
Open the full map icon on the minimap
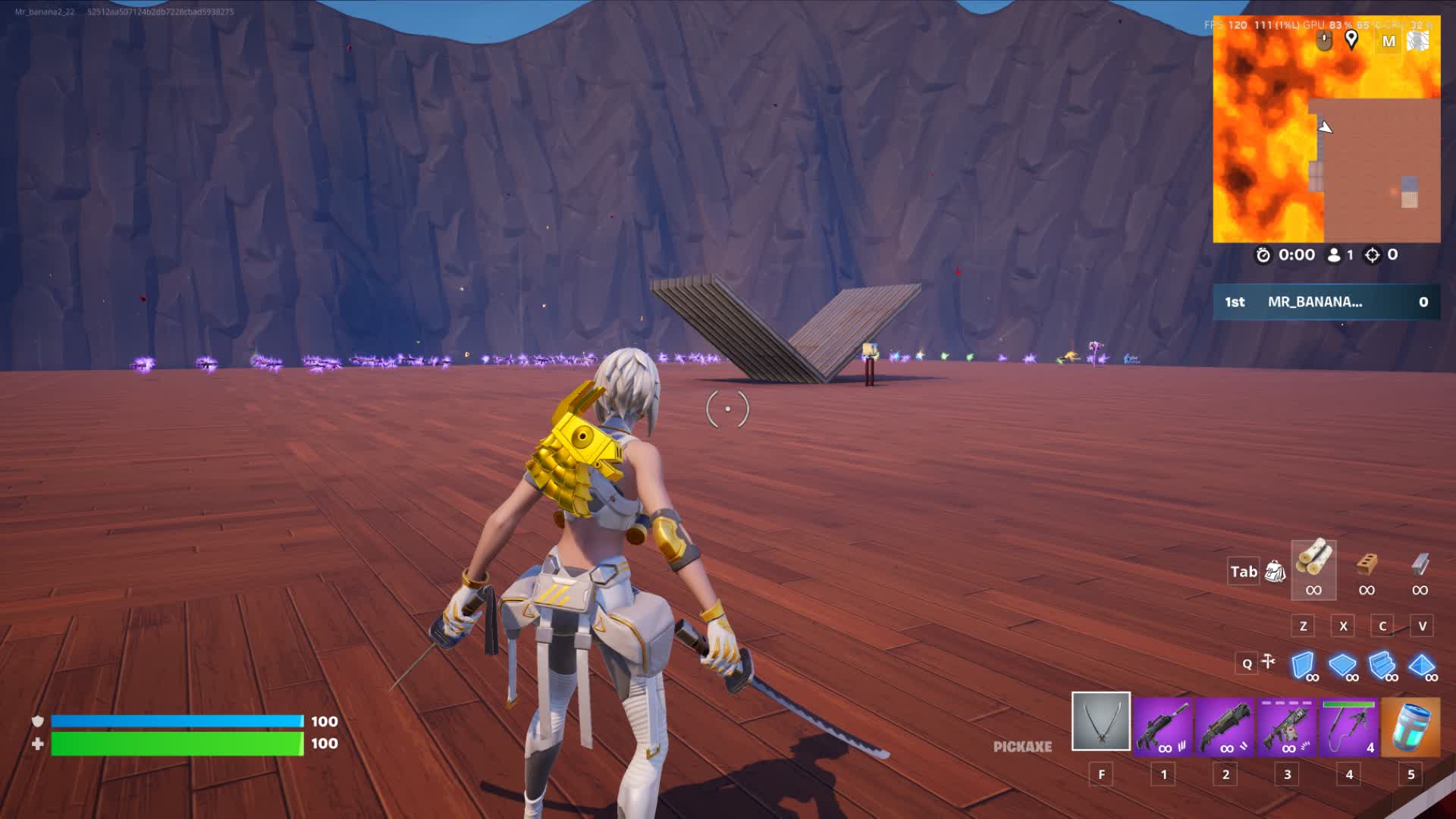[1389, 42]
